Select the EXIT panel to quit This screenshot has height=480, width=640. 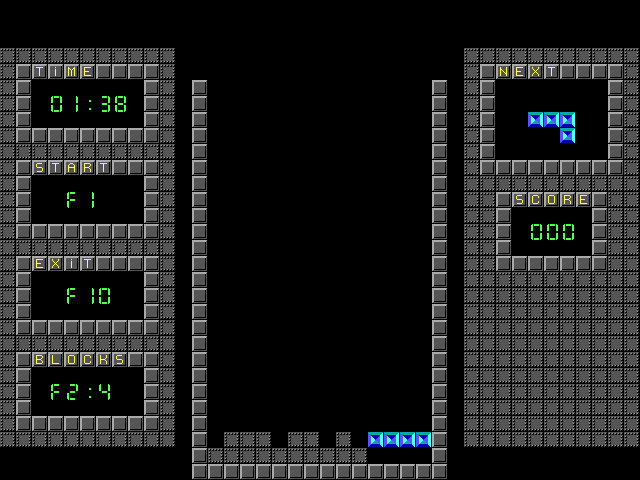pos(87,295)
